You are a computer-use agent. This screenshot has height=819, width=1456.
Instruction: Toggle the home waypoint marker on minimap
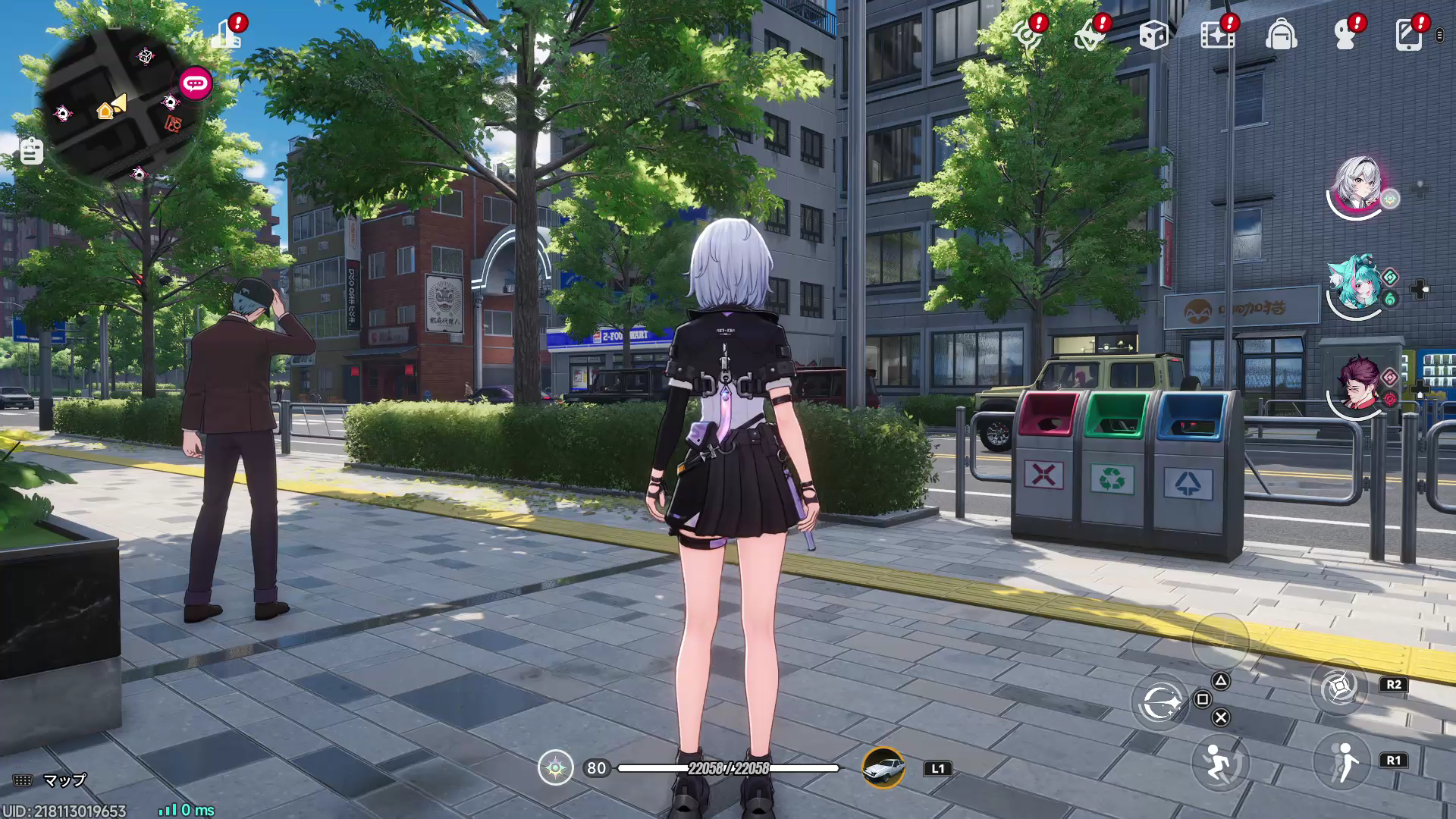tap(103, 112)
